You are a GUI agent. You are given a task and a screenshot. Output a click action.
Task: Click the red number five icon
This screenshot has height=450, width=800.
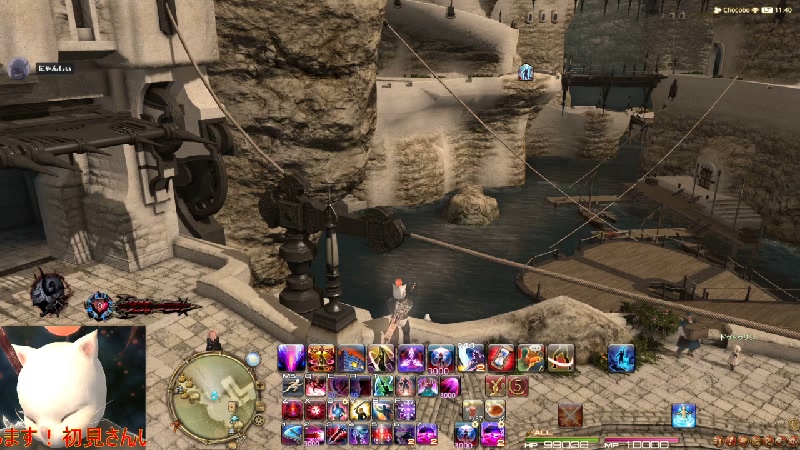(517, 385)
